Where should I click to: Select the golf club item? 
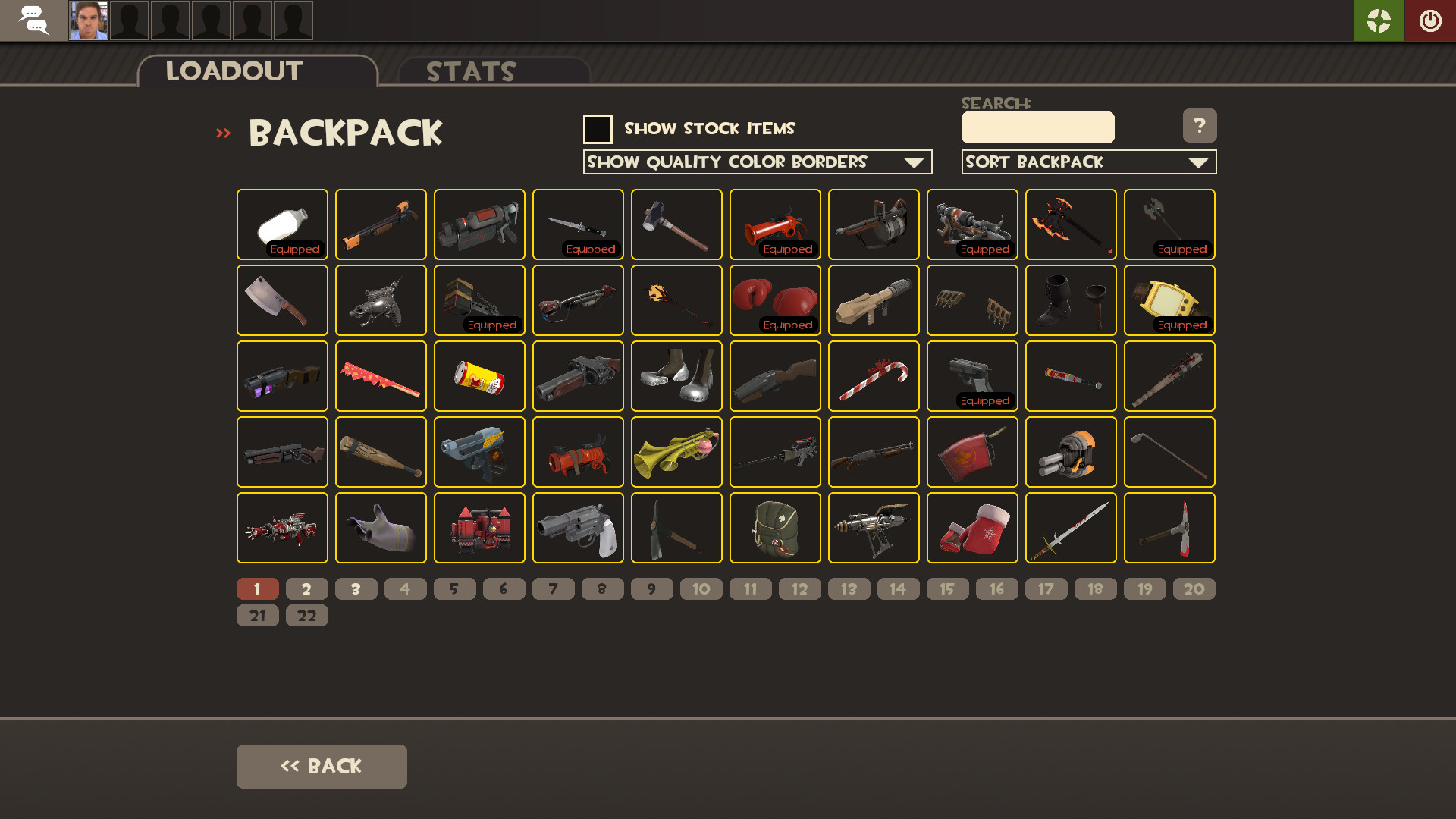coord(1169,452)
